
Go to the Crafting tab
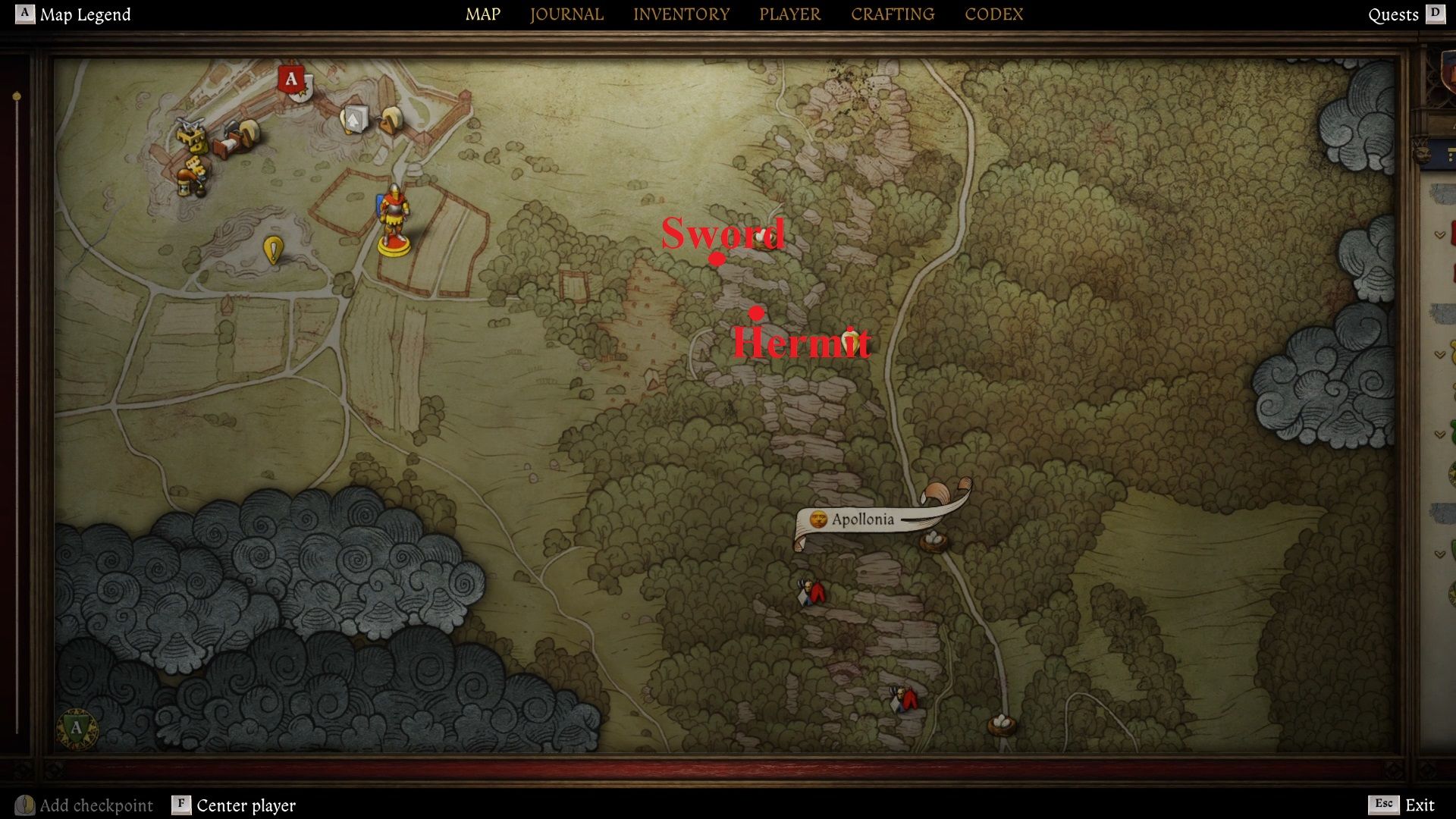(x=893, y=14)
